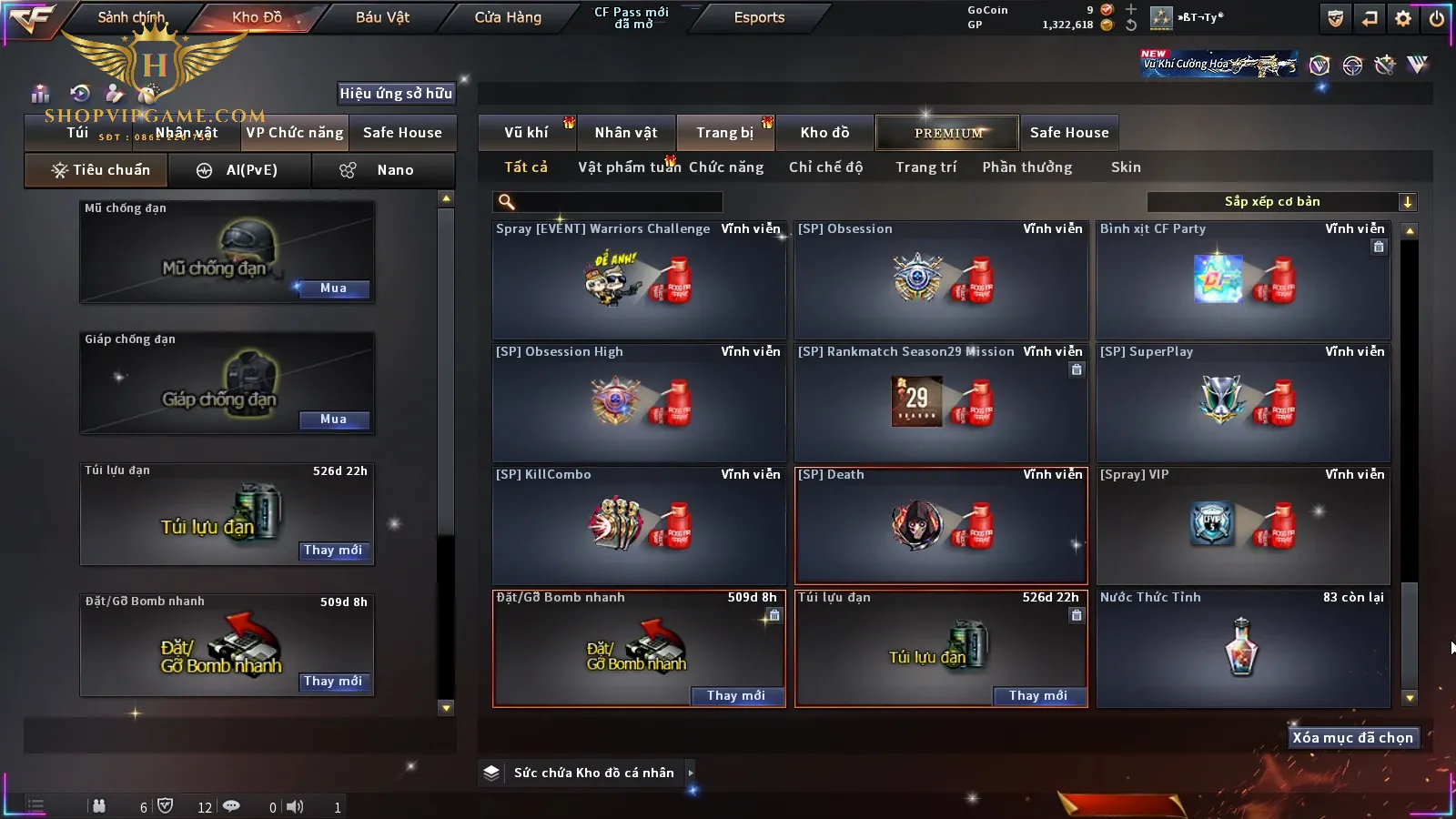This screenshot has height=819, width=1456.
Task: Go to Sảnh chính lobby
Action: (131, 17)
